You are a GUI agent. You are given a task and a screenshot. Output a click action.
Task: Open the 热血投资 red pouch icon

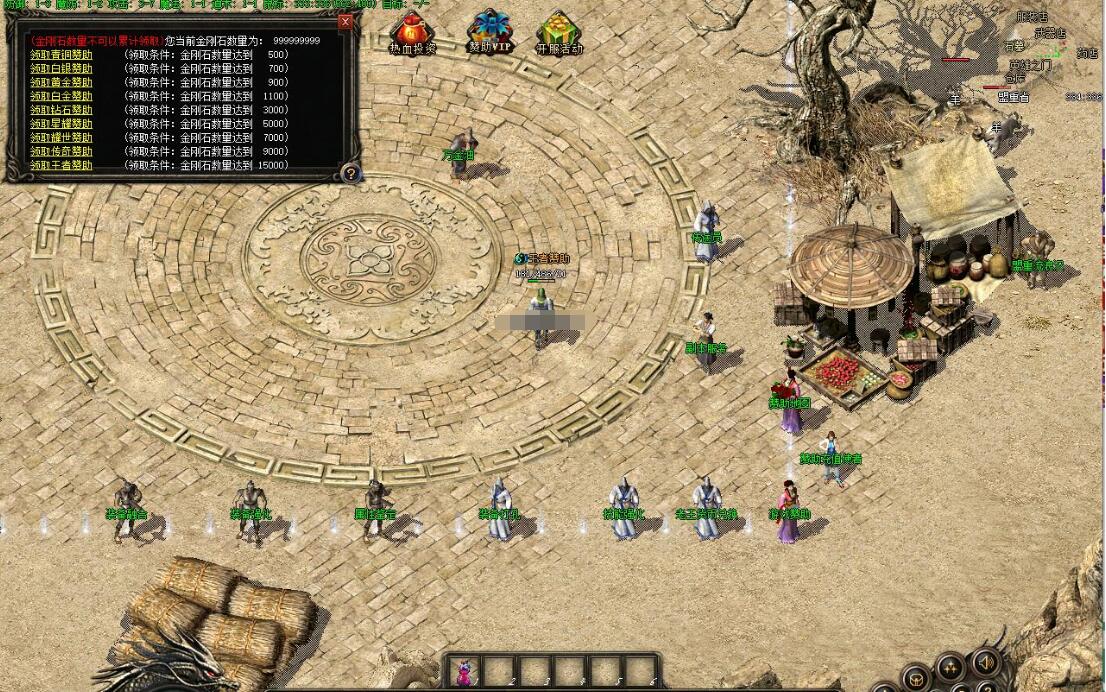tap(412, 31)
